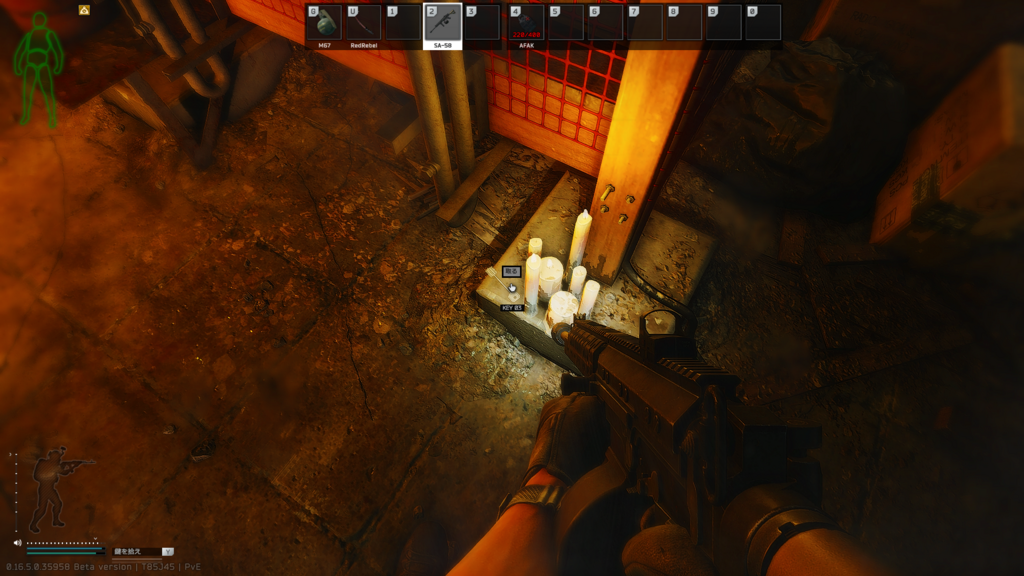The image size is (1024, 576).
Task: Click the 取る take action prompt
Action: pyautogui.click(x=511, y=271)
